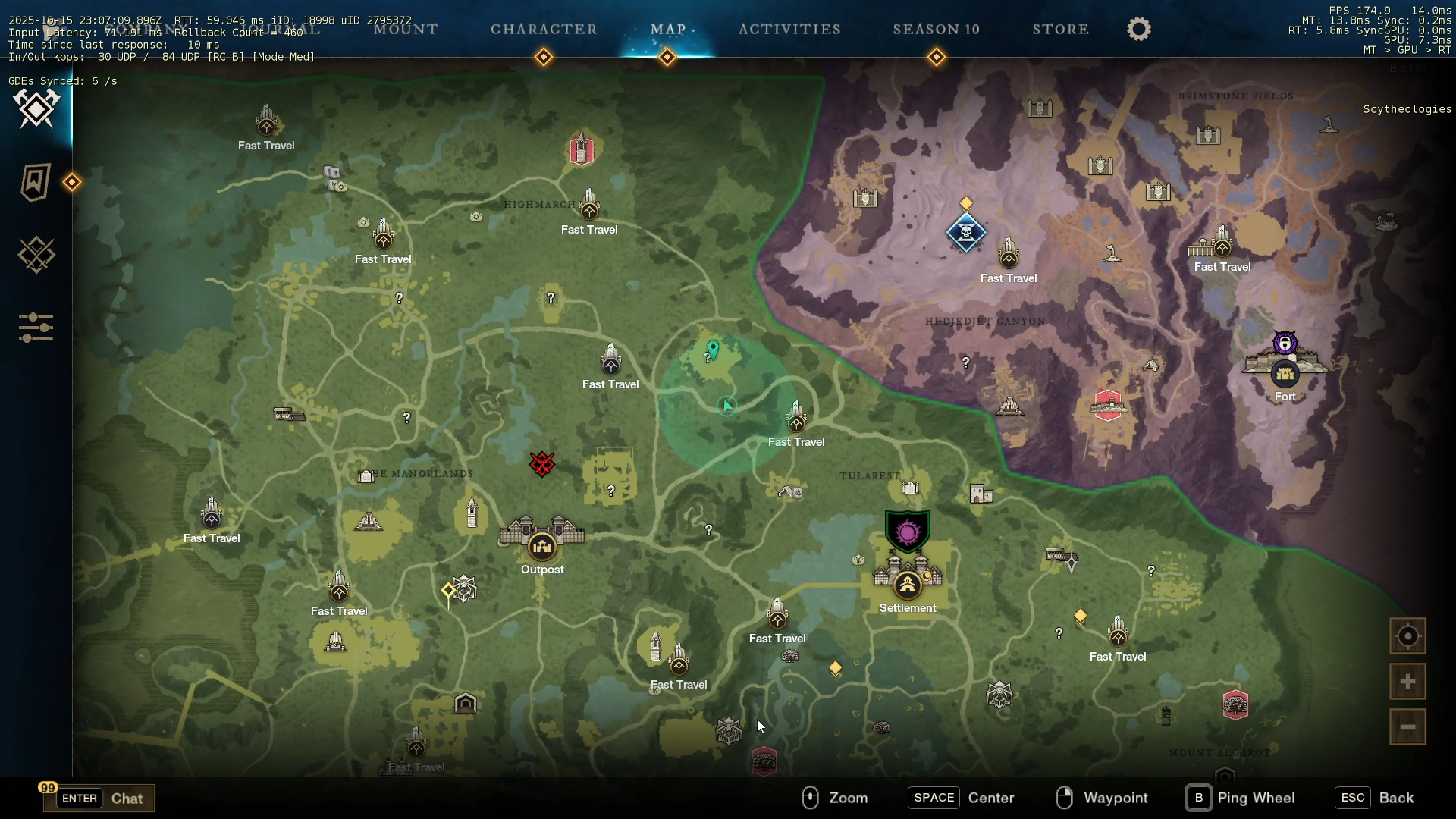Zoom in with the plus button

pyautogui.click(x=1407, y=682)
